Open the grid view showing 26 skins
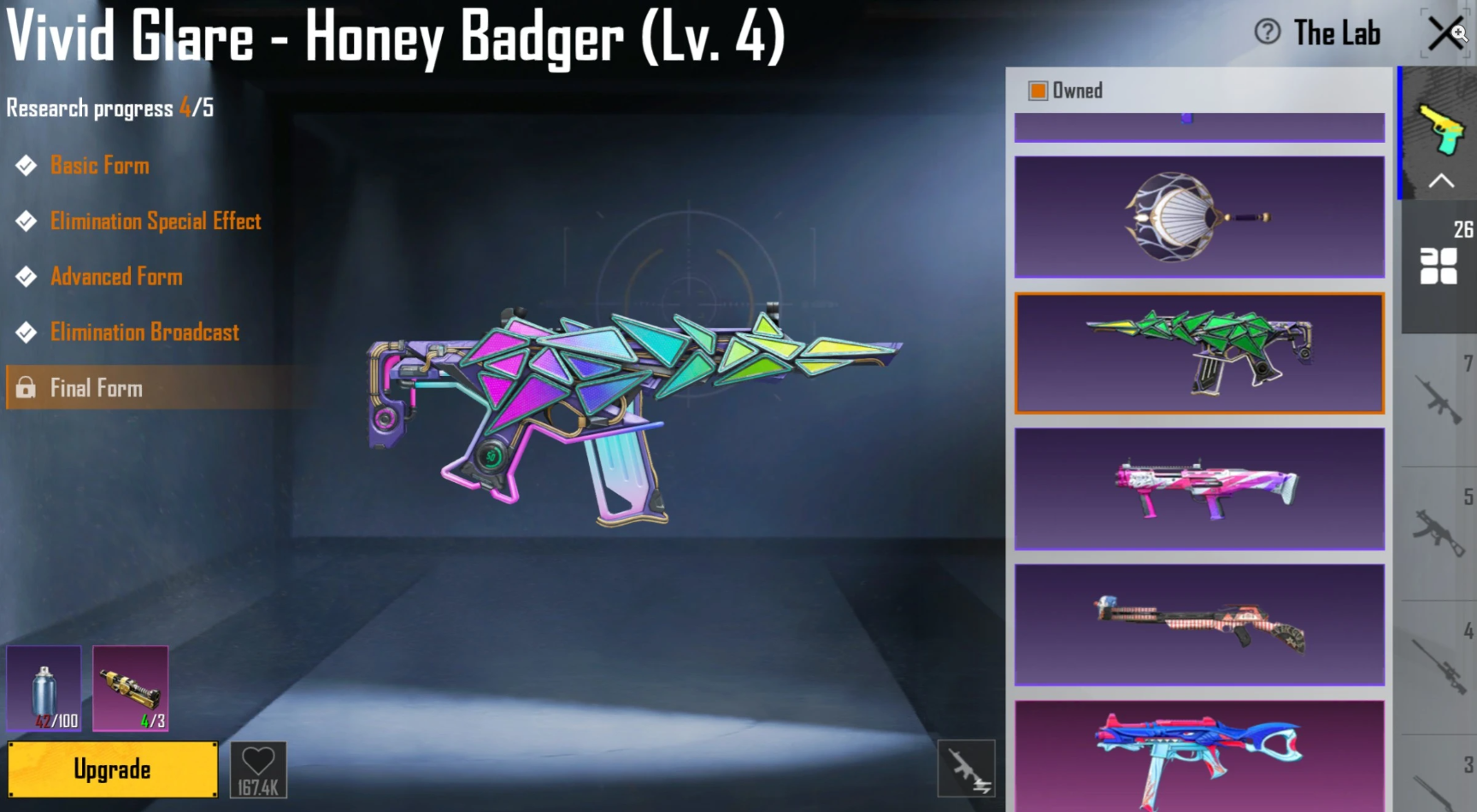 pos(1439,265)
